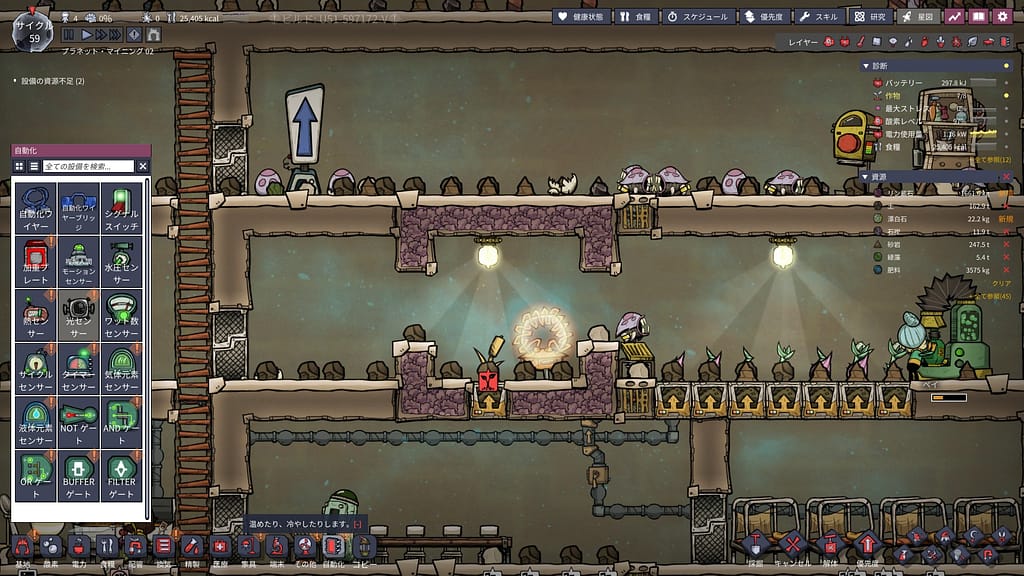
Task: Open the codex book button
Action: click(x=977, y=16)
